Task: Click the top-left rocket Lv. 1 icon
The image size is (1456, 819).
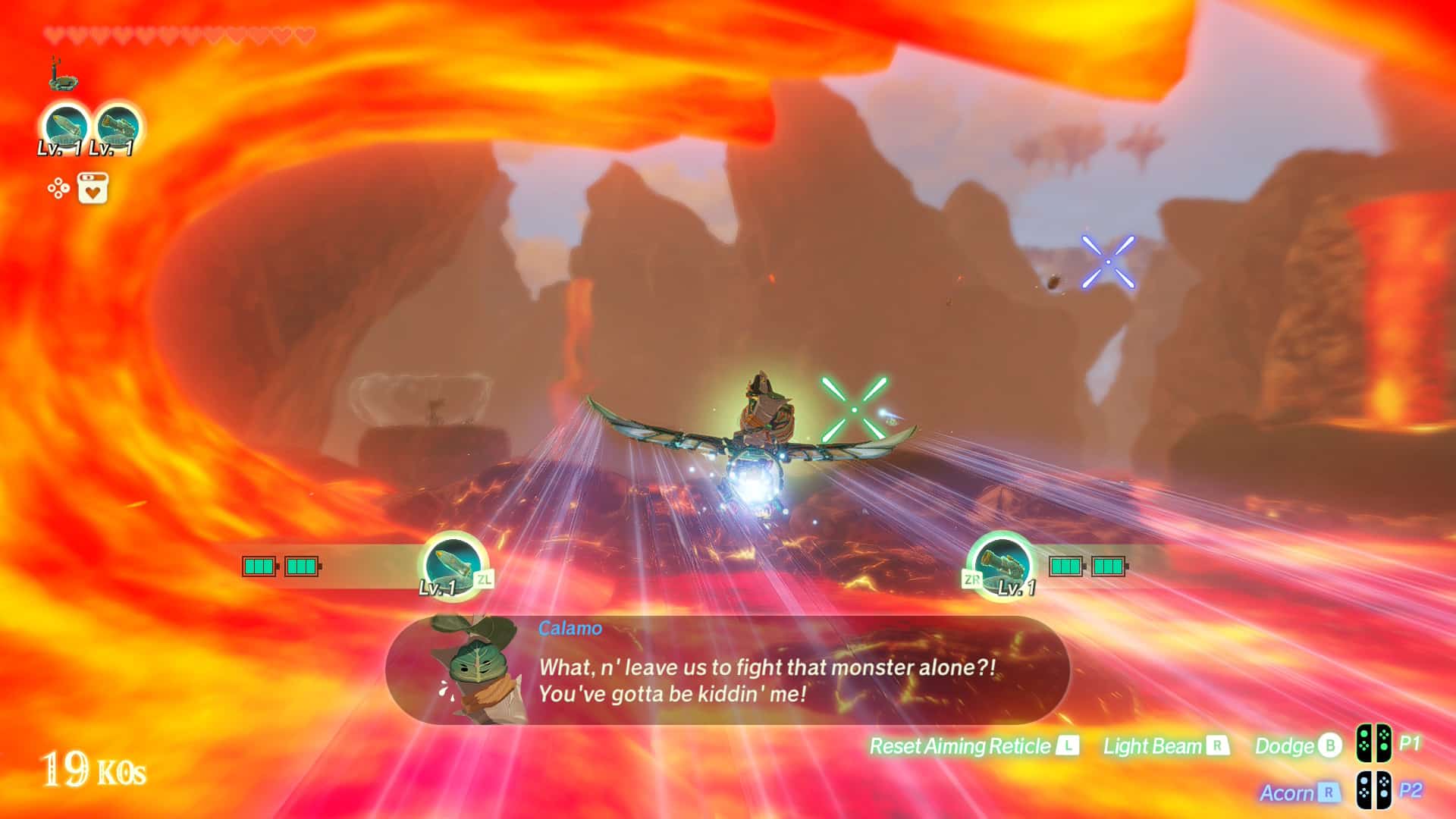Action: (x=64, y=127)
